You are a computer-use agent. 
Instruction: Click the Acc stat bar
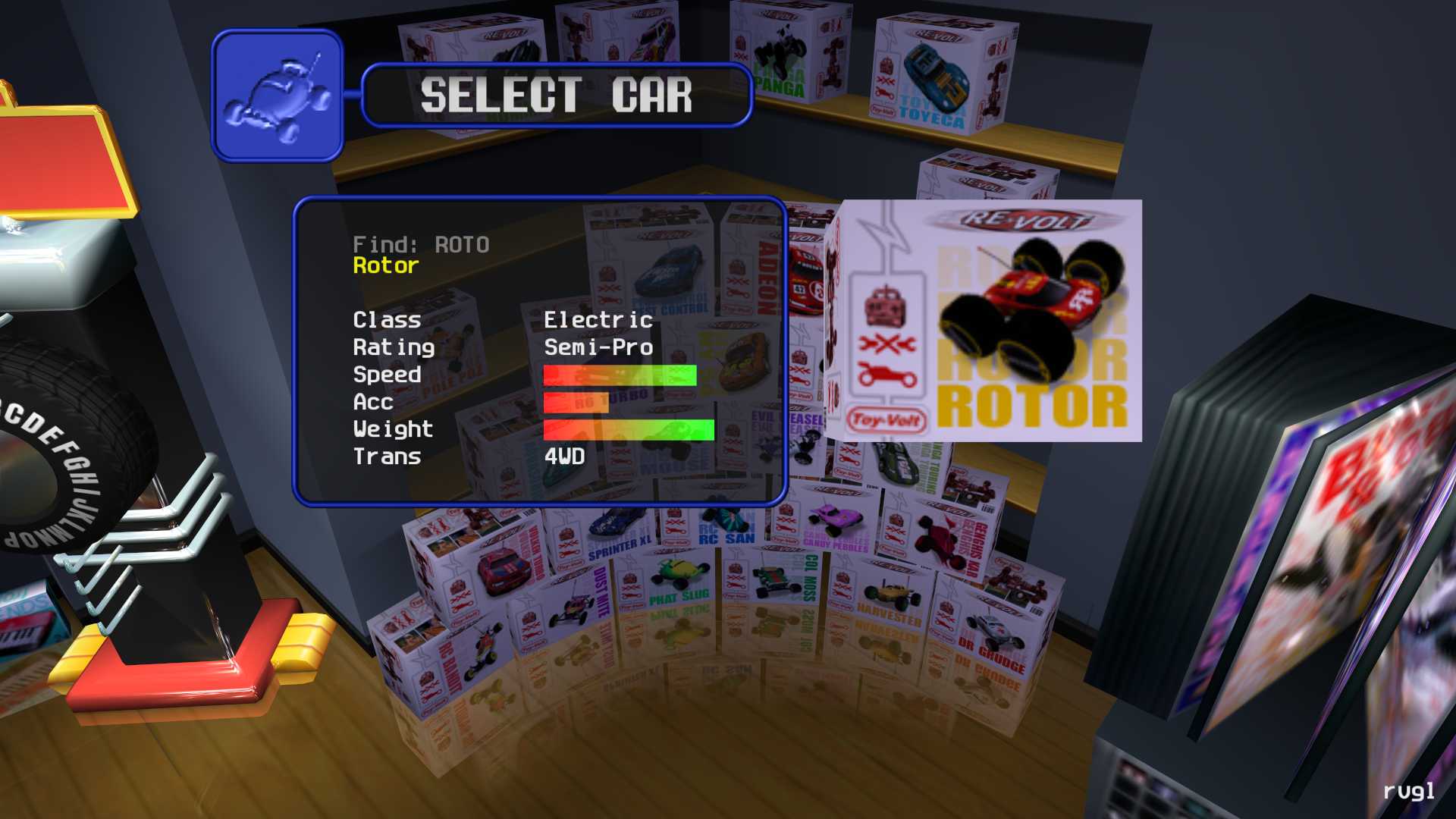click(575, 403)
